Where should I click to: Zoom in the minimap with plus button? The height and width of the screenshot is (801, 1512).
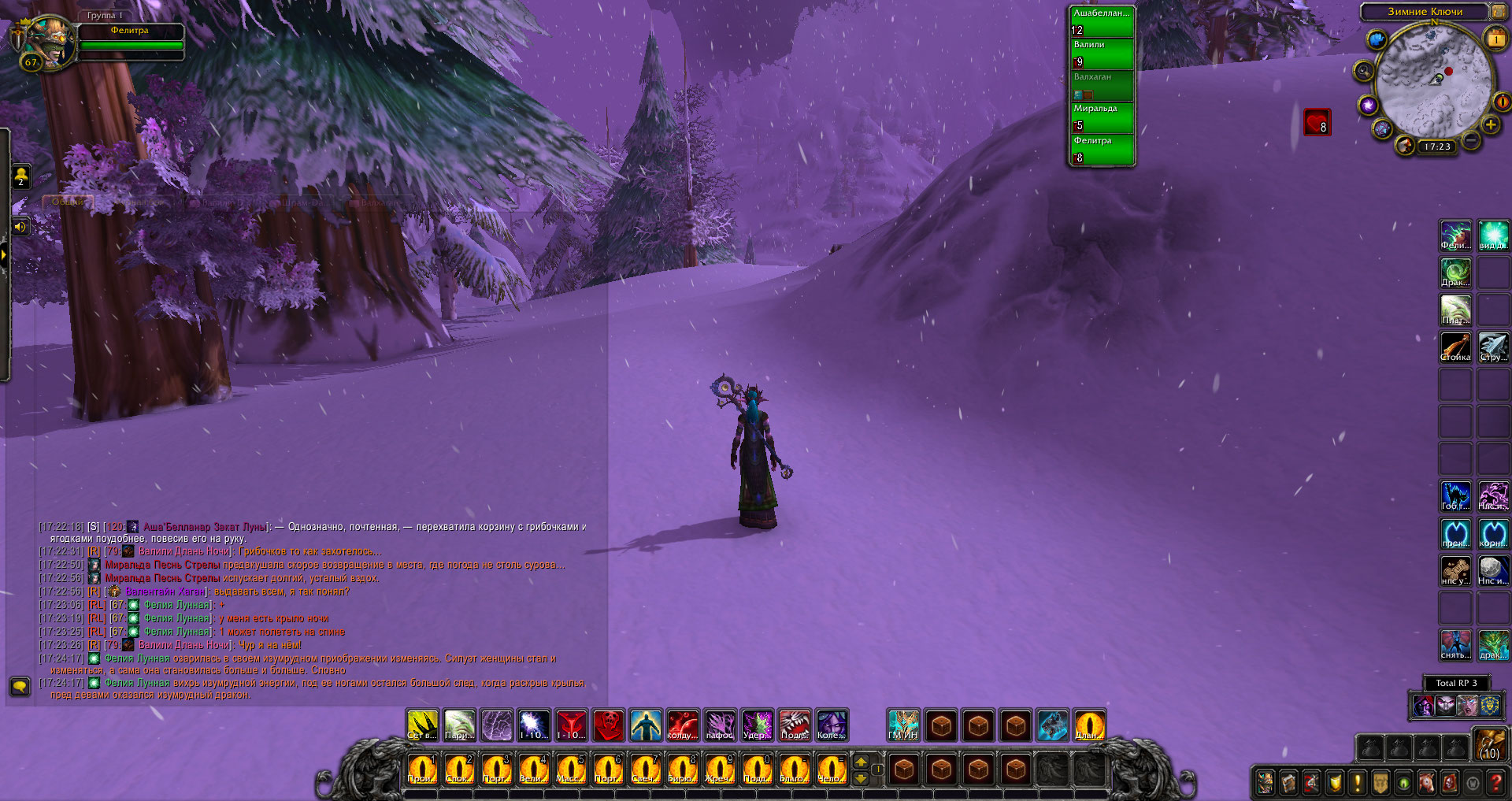coord(1490,125)
